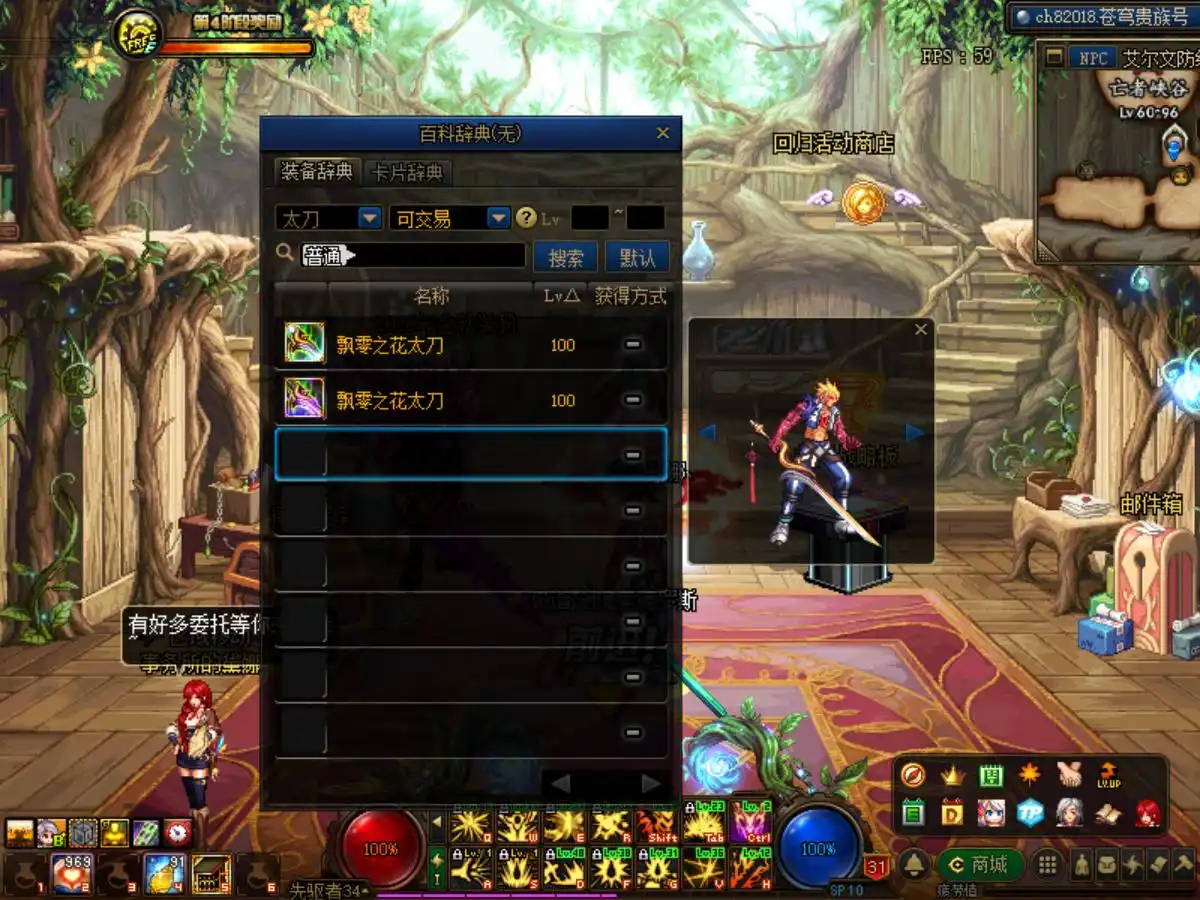Screen dimensions: 1200x900
Task: Click the TP hexagon icon
Action: (x=1030, y=812)
